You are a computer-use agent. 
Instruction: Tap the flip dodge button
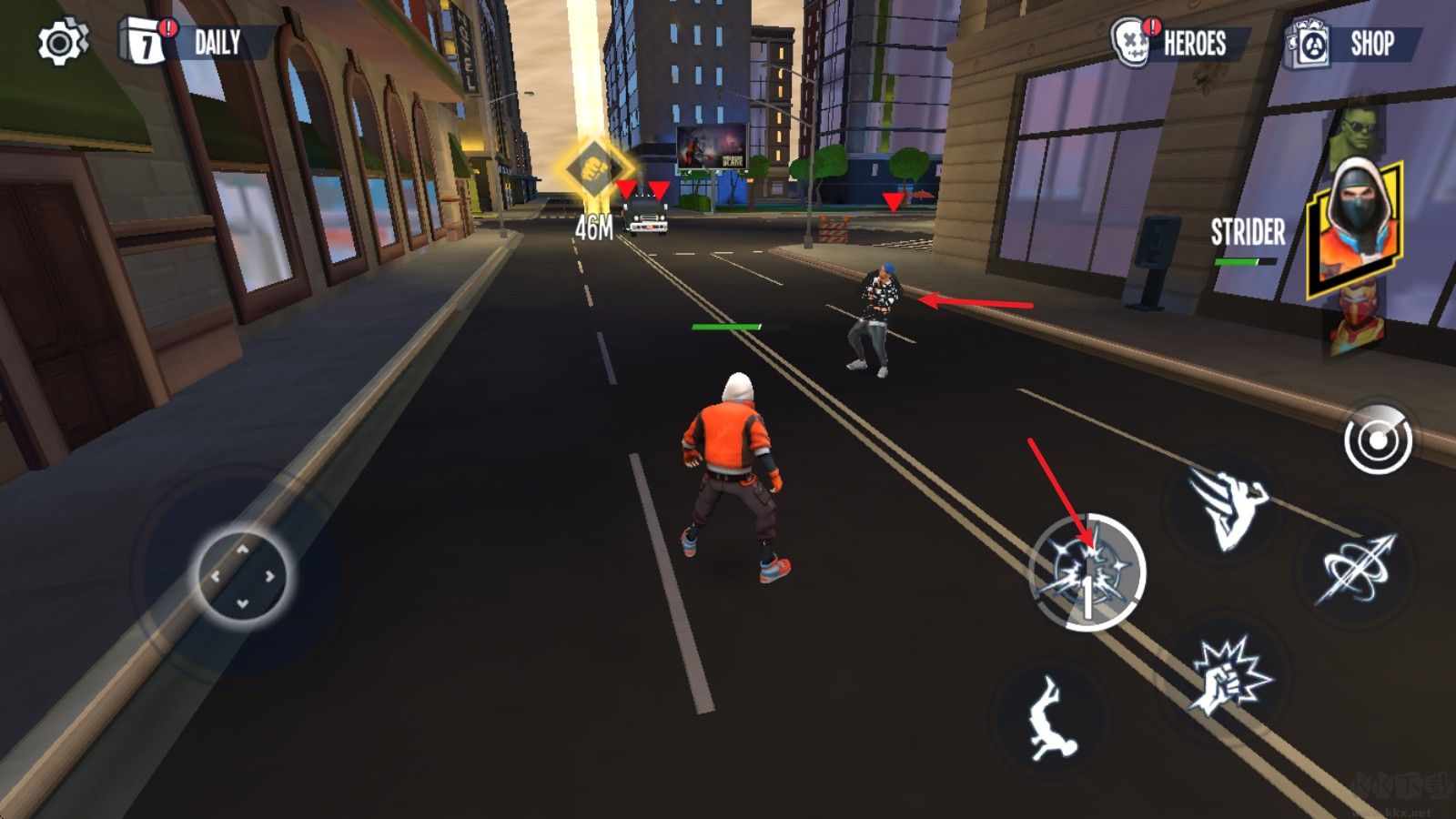click(1053, 719)
